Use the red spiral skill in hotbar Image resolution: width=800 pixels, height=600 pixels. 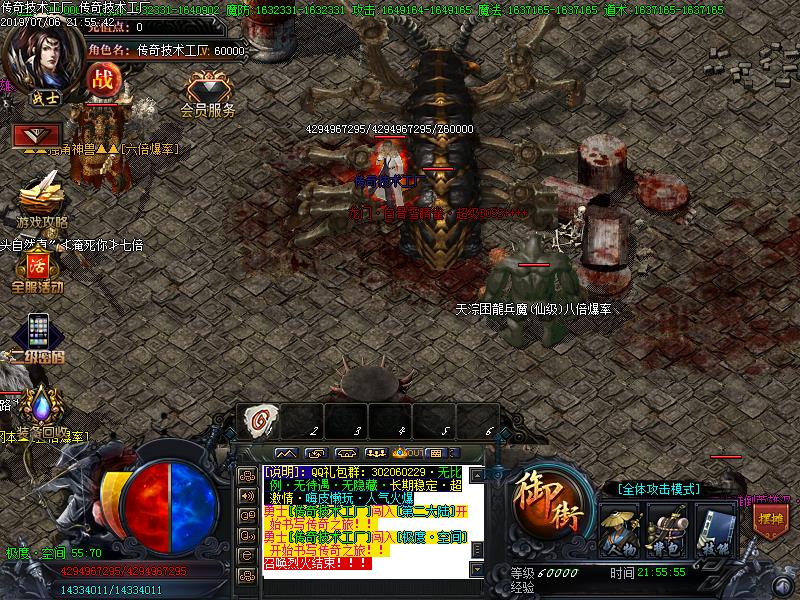click(x=258, y=421)
